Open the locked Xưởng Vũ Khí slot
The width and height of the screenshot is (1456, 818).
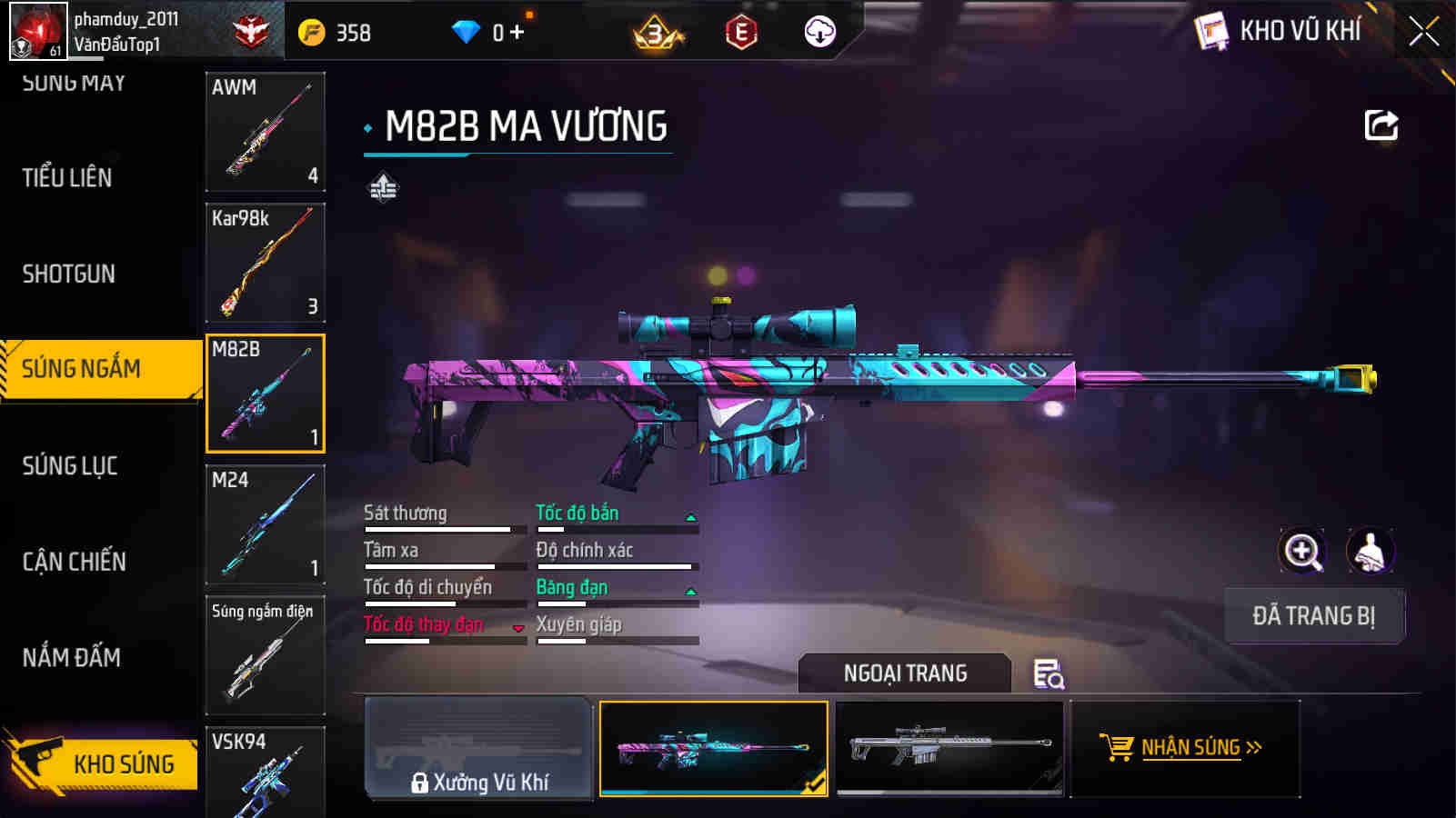click(479, 749)
